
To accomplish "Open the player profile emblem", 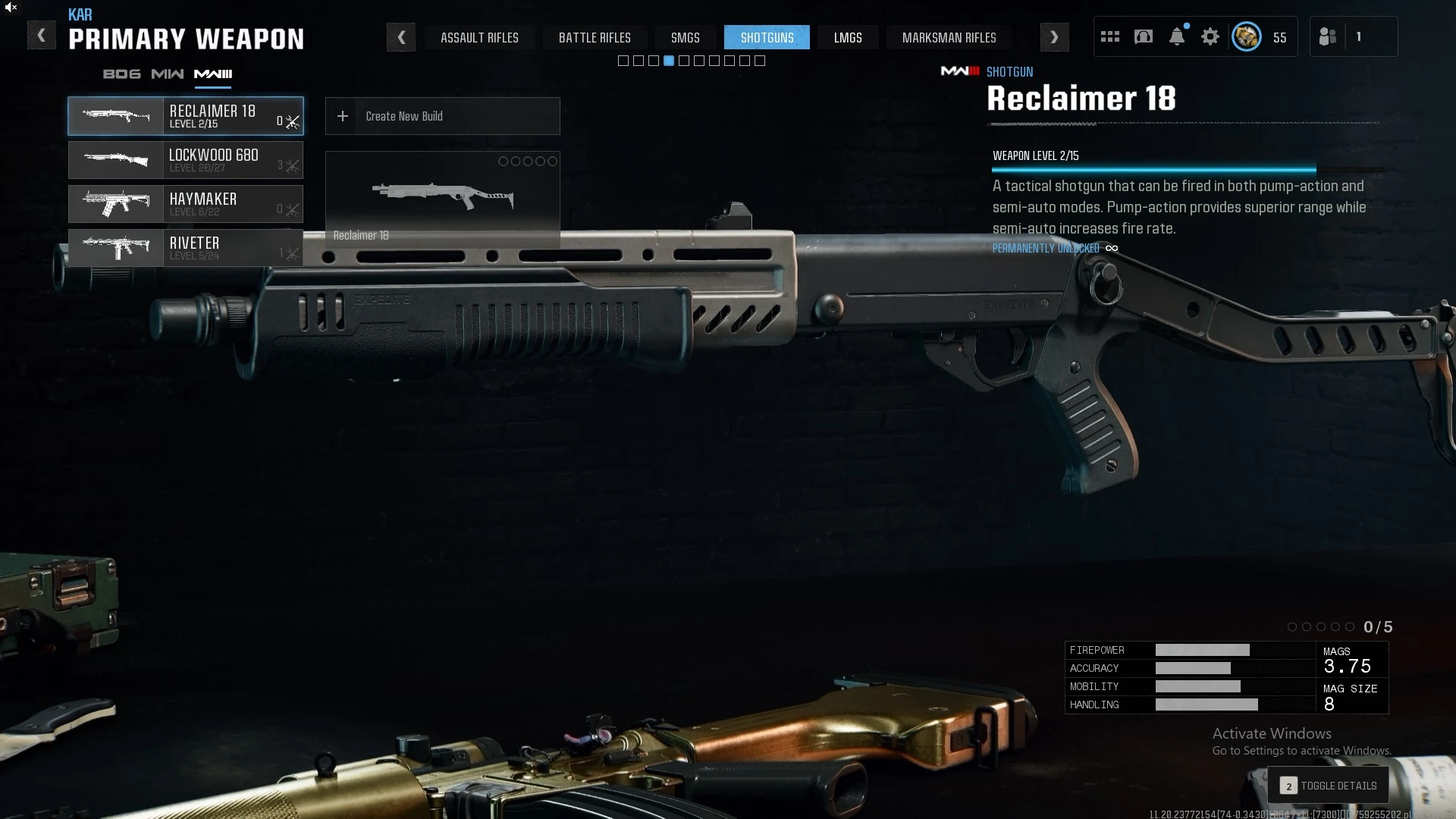I will pyautogui.click(x=1246, y=36).
